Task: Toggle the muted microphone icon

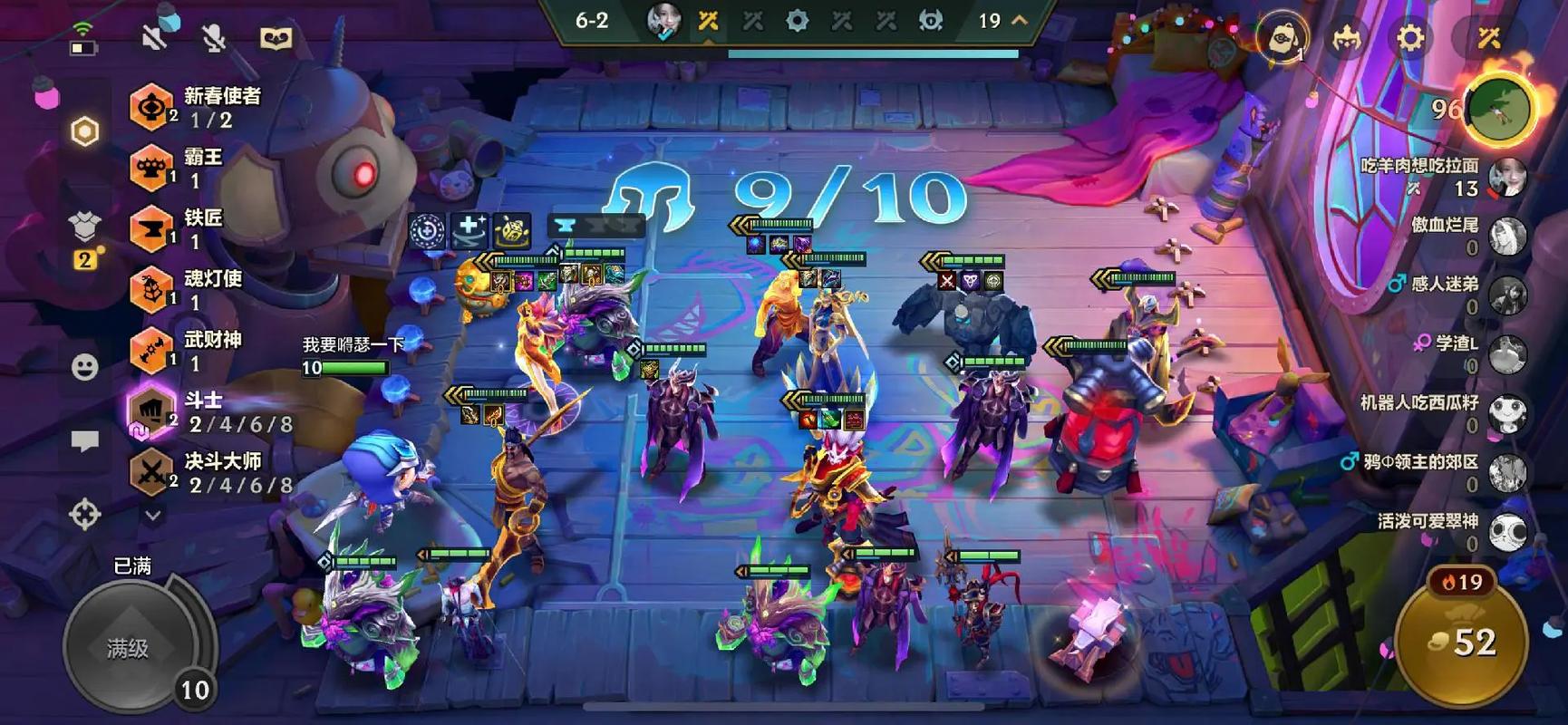Action: (x=214, y=37)
